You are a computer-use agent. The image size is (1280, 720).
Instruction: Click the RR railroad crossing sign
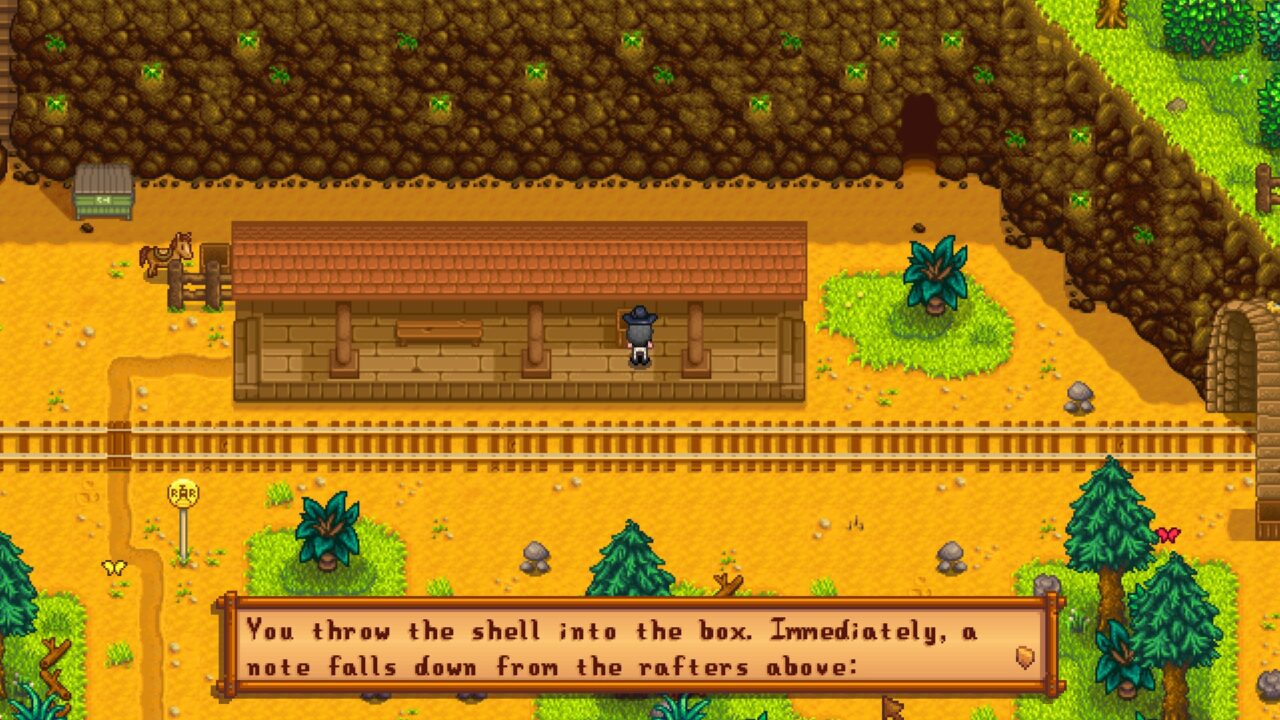point(183,493)
